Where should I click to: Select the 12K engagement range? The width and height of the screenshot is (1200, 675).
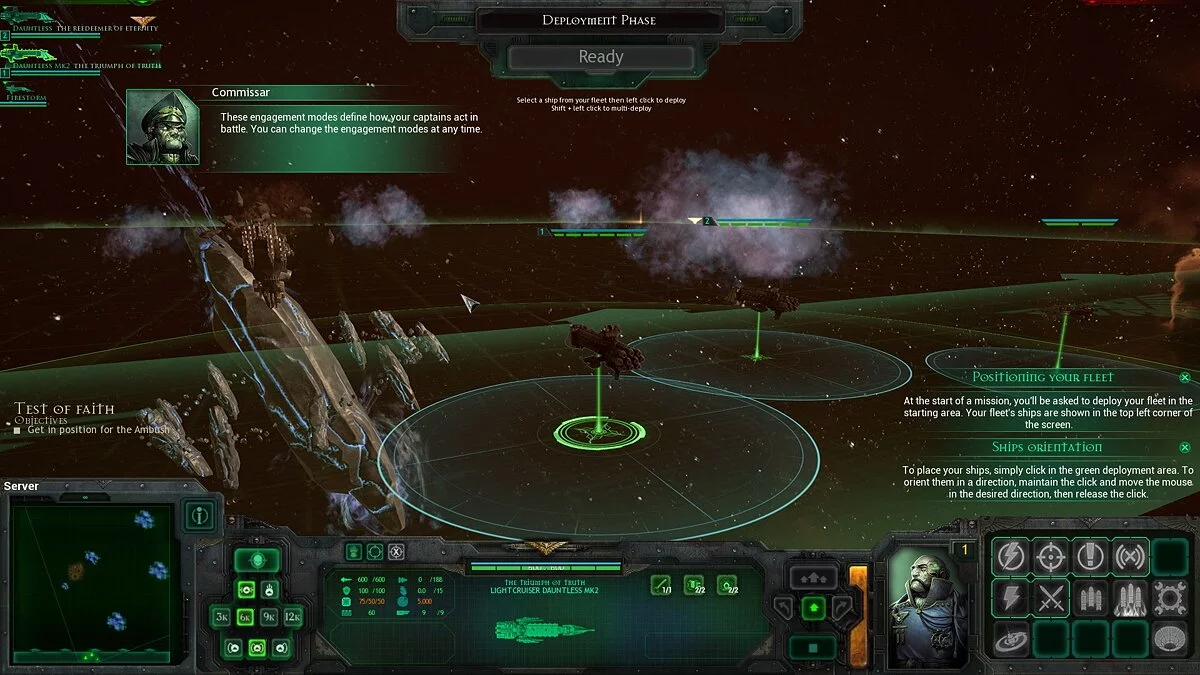pos(292,617)
